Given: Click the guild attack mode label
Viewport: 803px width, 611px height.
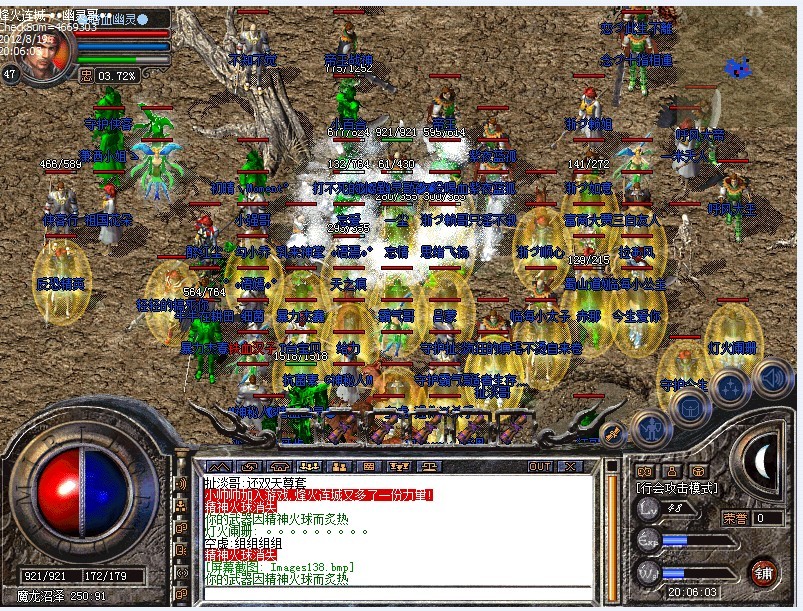Looking at the screenshot, I should 676,488.
